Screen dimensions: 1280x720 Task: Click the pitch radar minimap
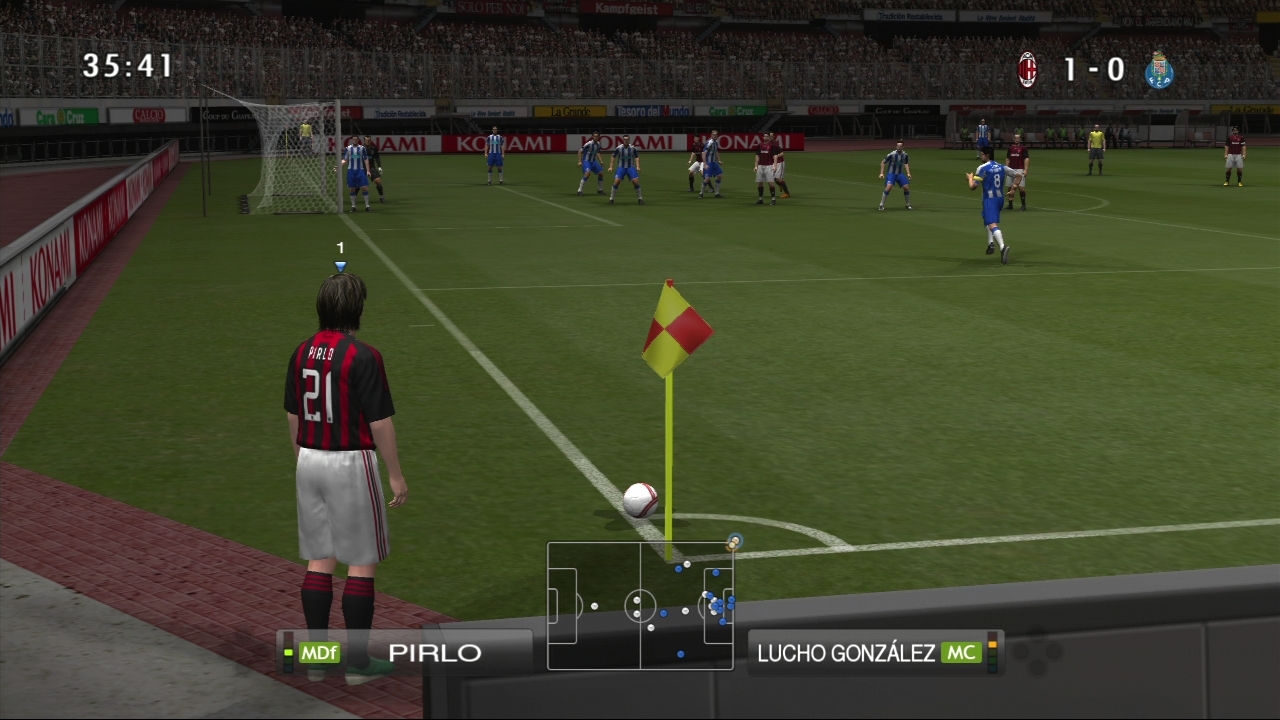click(x=640, y=606)
